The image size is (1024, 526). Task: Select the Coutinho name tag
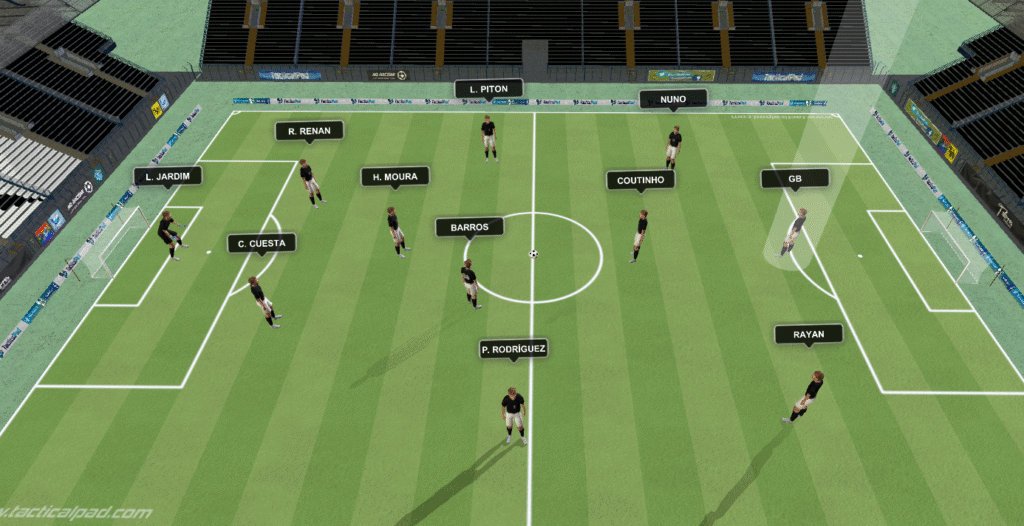640,180
